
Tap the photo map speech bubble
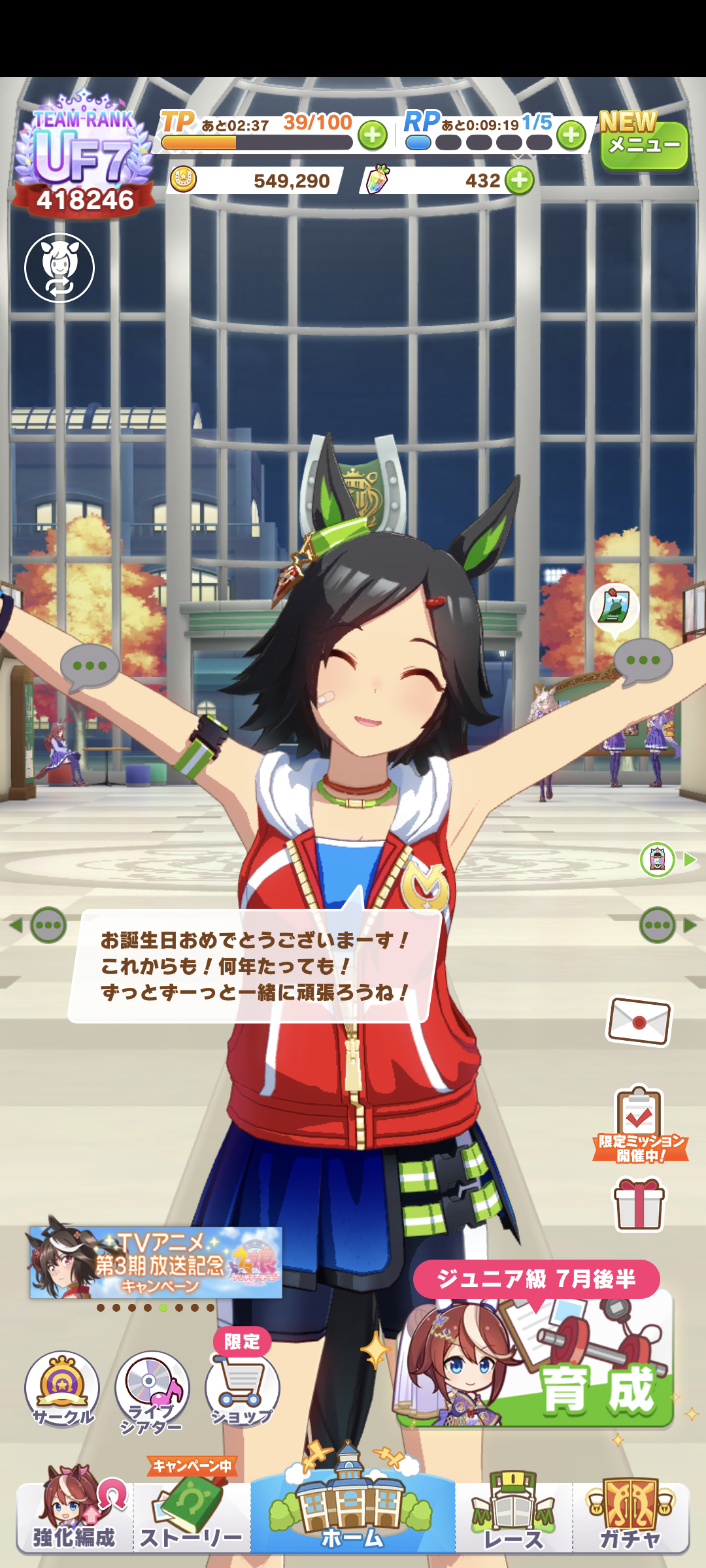coord(614,607)
